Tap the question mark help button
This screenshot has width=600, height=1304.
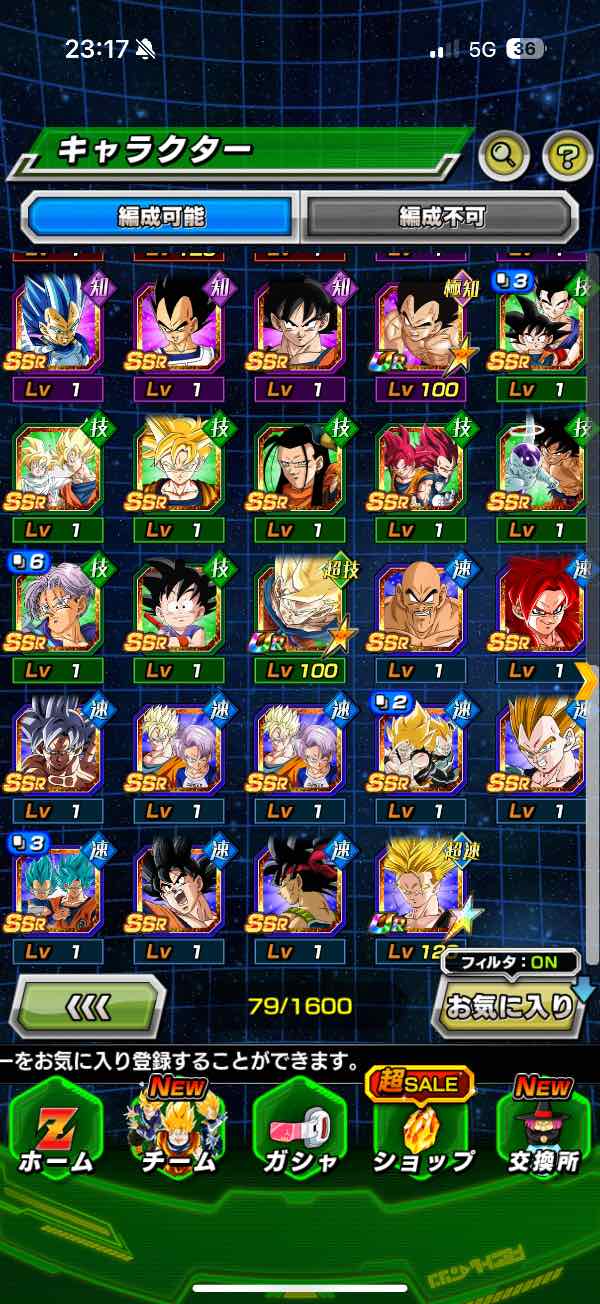point(567,154)
